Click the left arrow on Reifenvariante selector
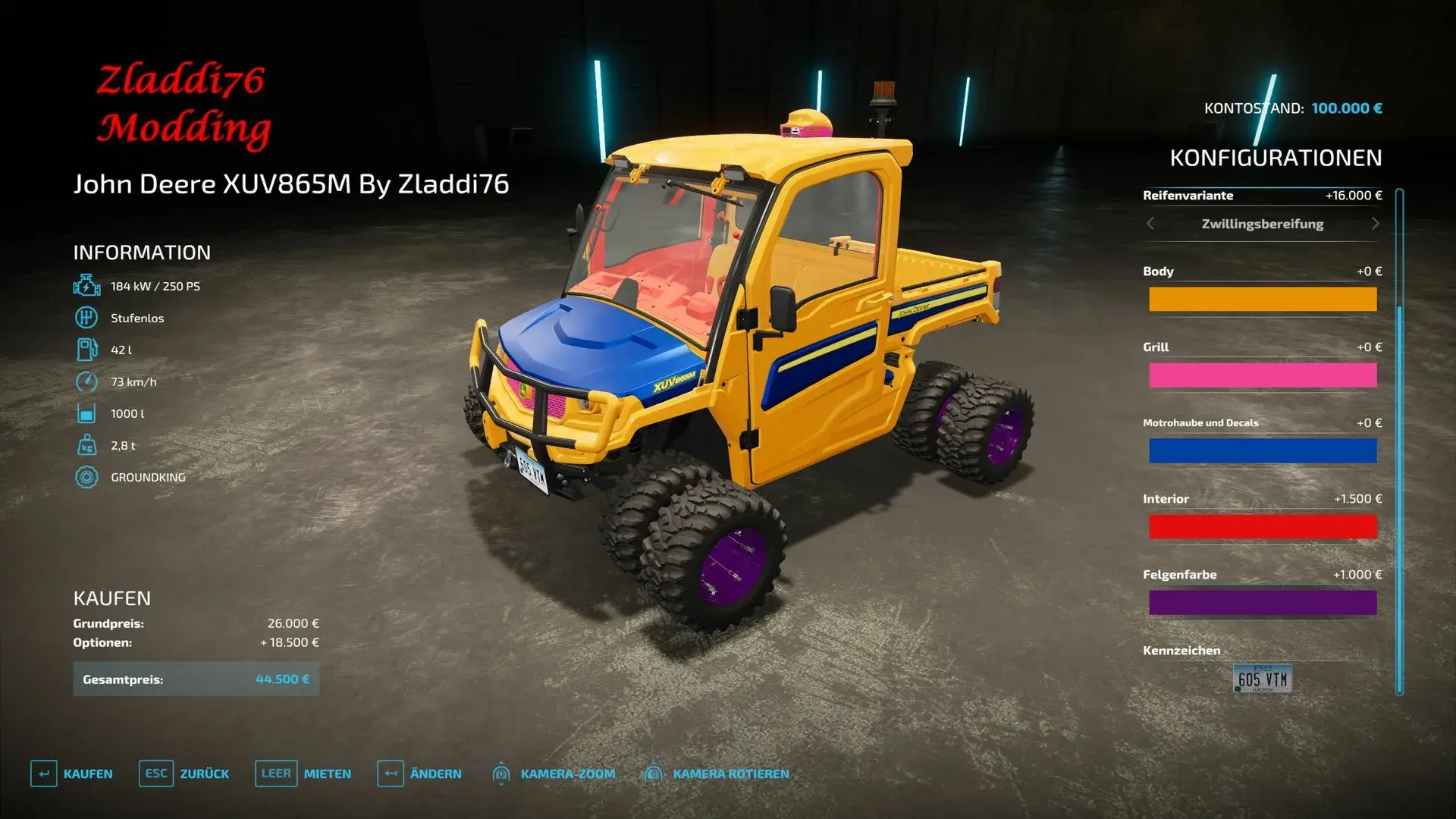The image size is (1456, 819). click(1150, 224)
